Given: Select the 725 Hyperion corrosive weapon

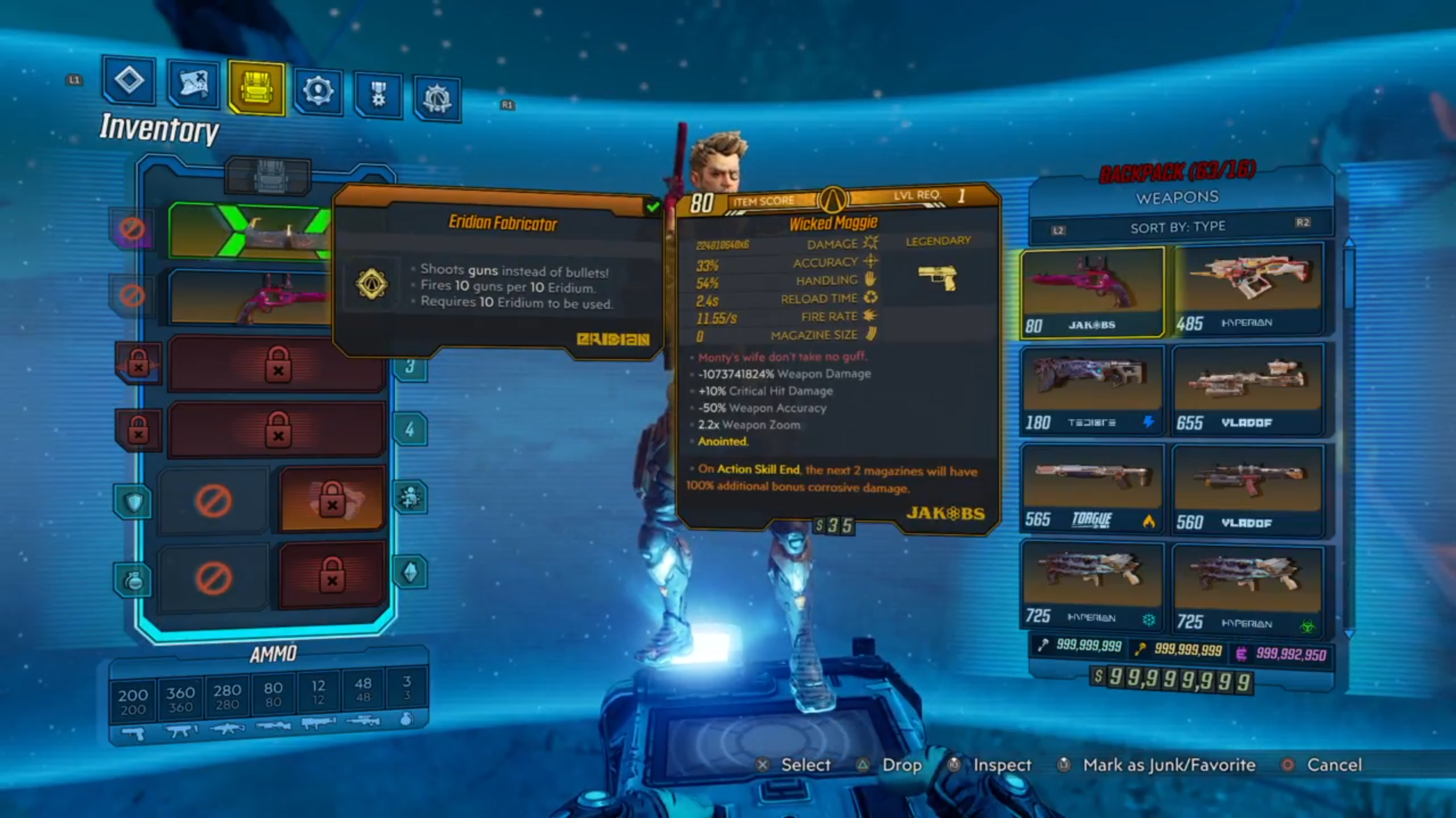Looking at the screenshot, I should 1247,589.
